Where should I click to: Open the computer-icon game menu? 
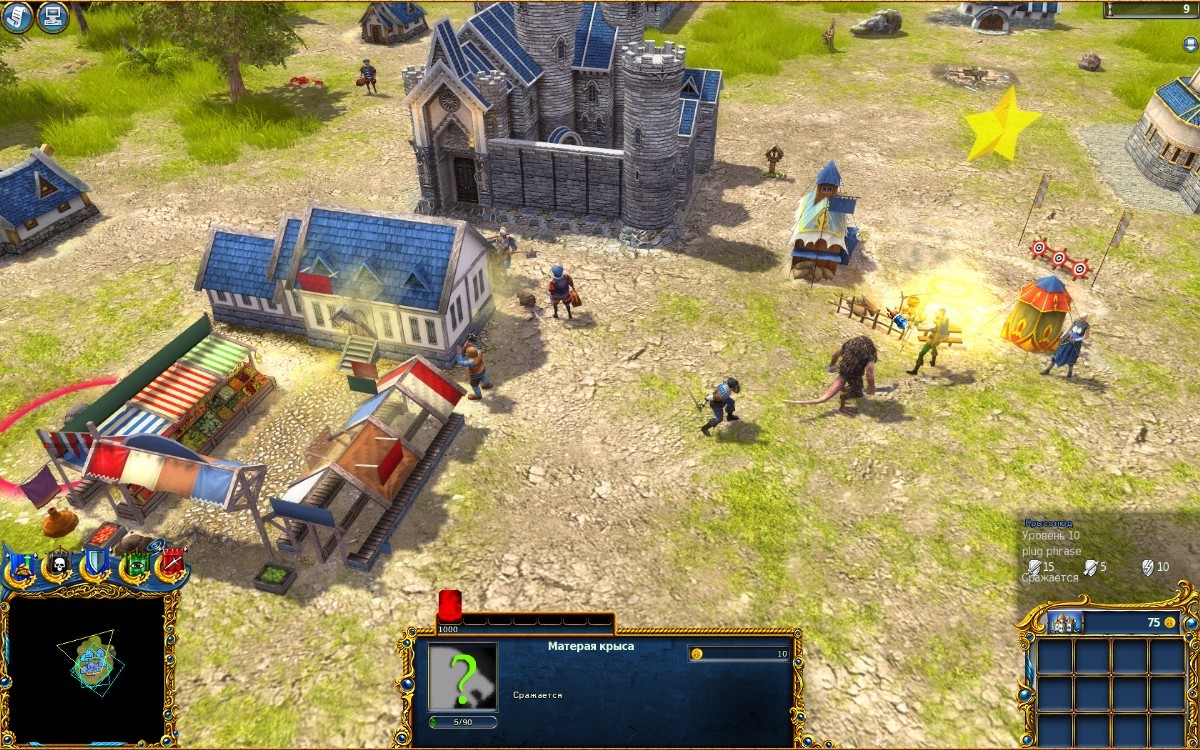click(52, 17)
